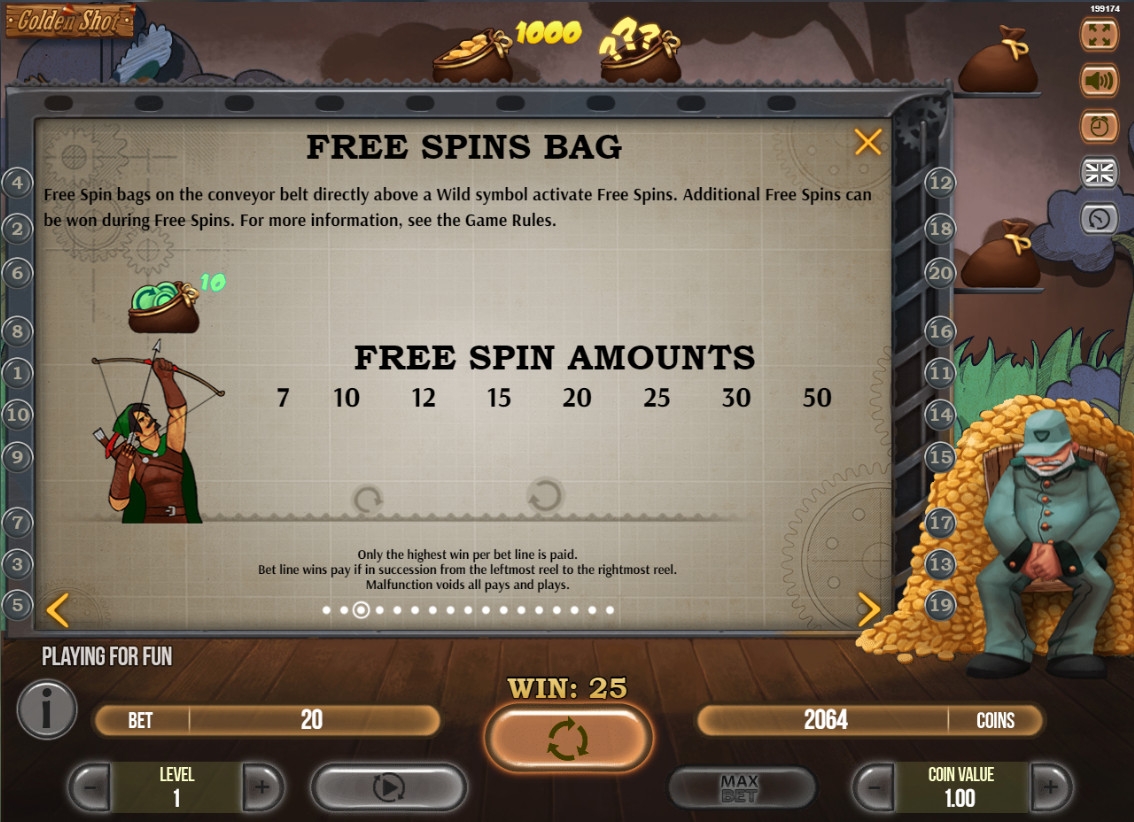This screenshot has width=1134, height=822.
Task: Raise the coin value
Action: 1050,788
